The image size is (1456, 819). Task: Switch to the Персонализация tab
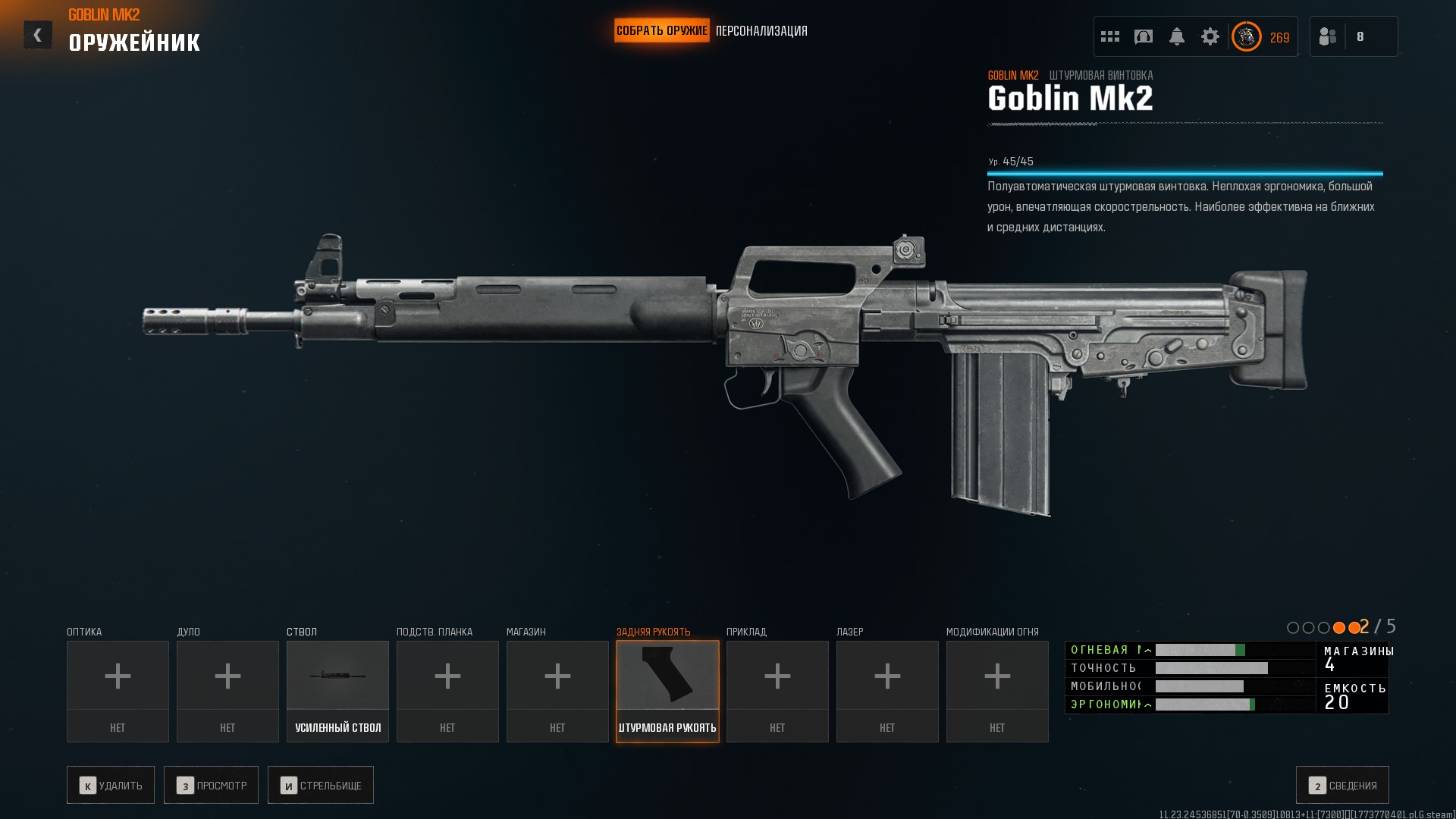pos(761,31)
